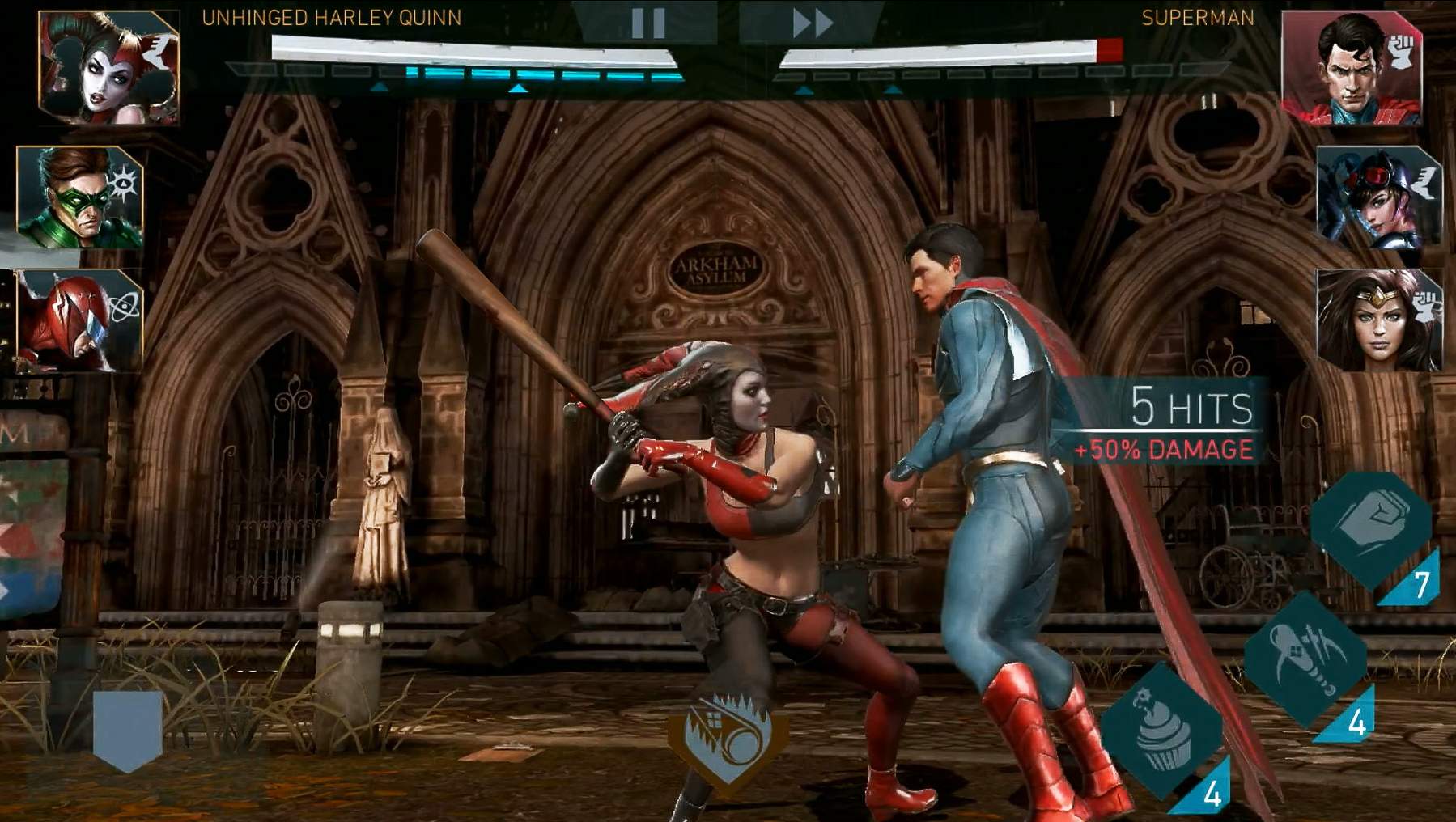The width and height of the screenshot is (1456, 822).
Task: Tag in the red-masked Flash teammate
Action: (79, 320)
